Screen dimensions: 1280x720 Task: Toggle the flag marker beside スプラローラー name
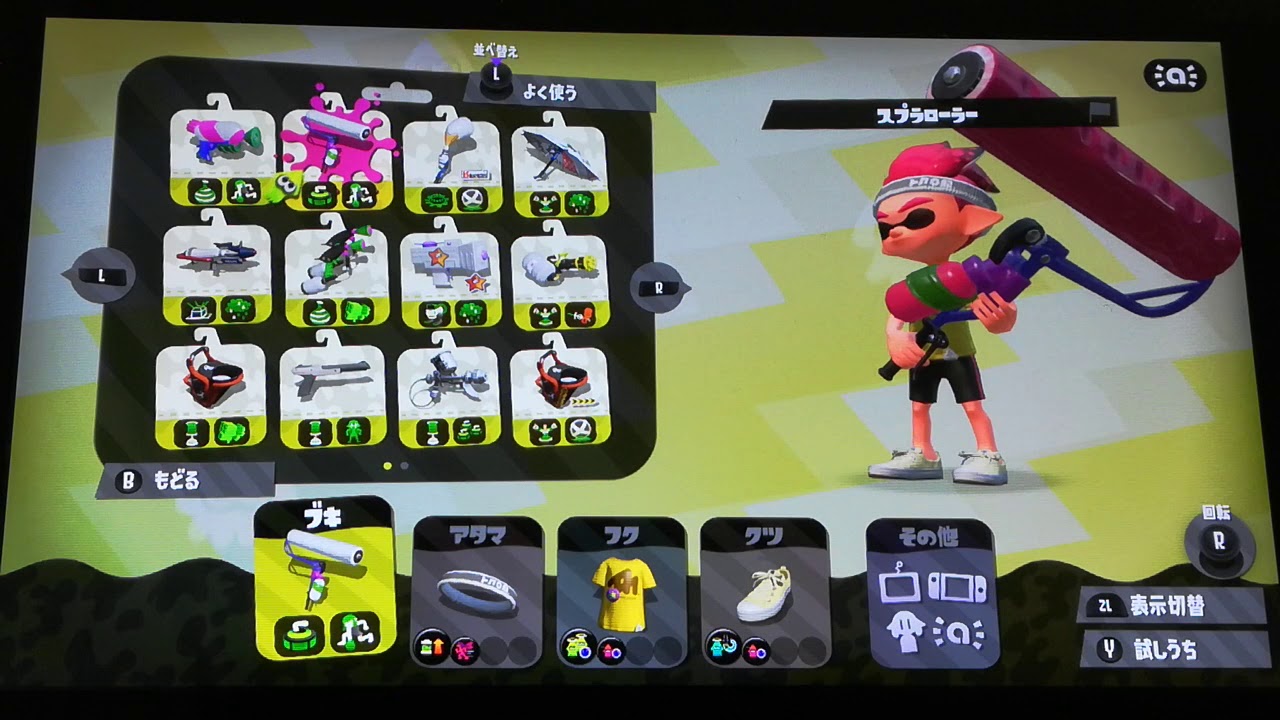pyautogui.click(x=1097, y=110)
